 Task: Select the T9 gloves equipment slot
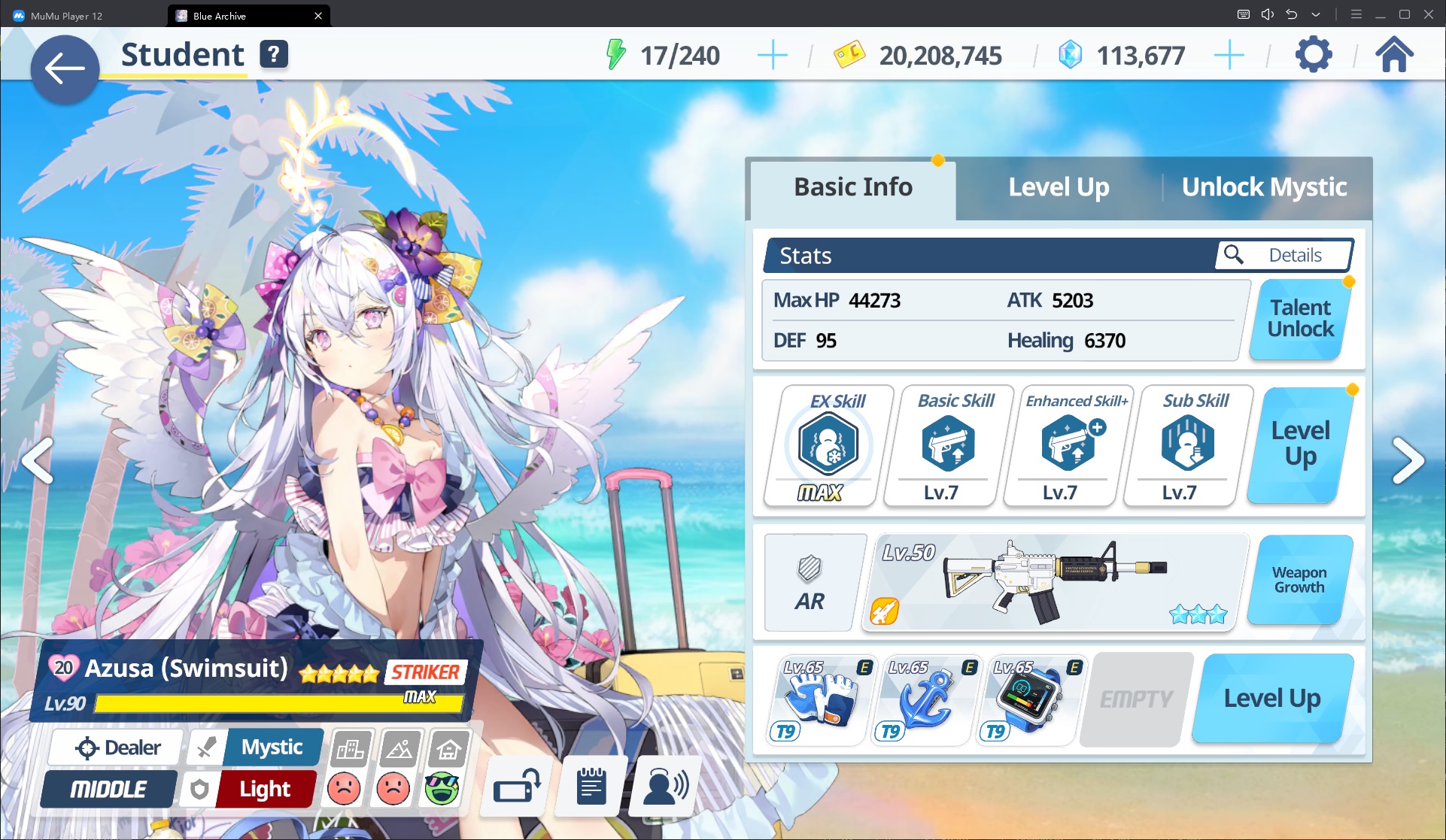821,699
